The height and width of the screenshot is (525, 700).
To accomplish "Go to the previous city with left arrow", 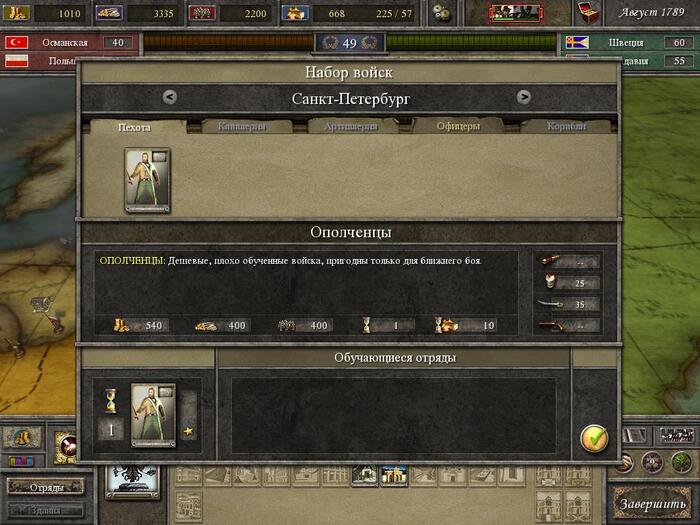I will click(x=170, y=97).
